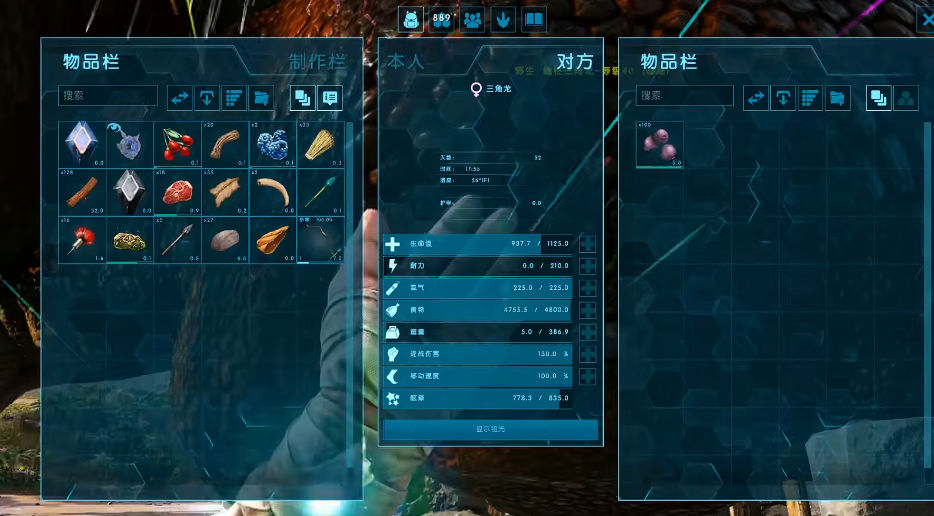
Task: Click the left inventory 搜索 search field
Action: pos(108,96)
